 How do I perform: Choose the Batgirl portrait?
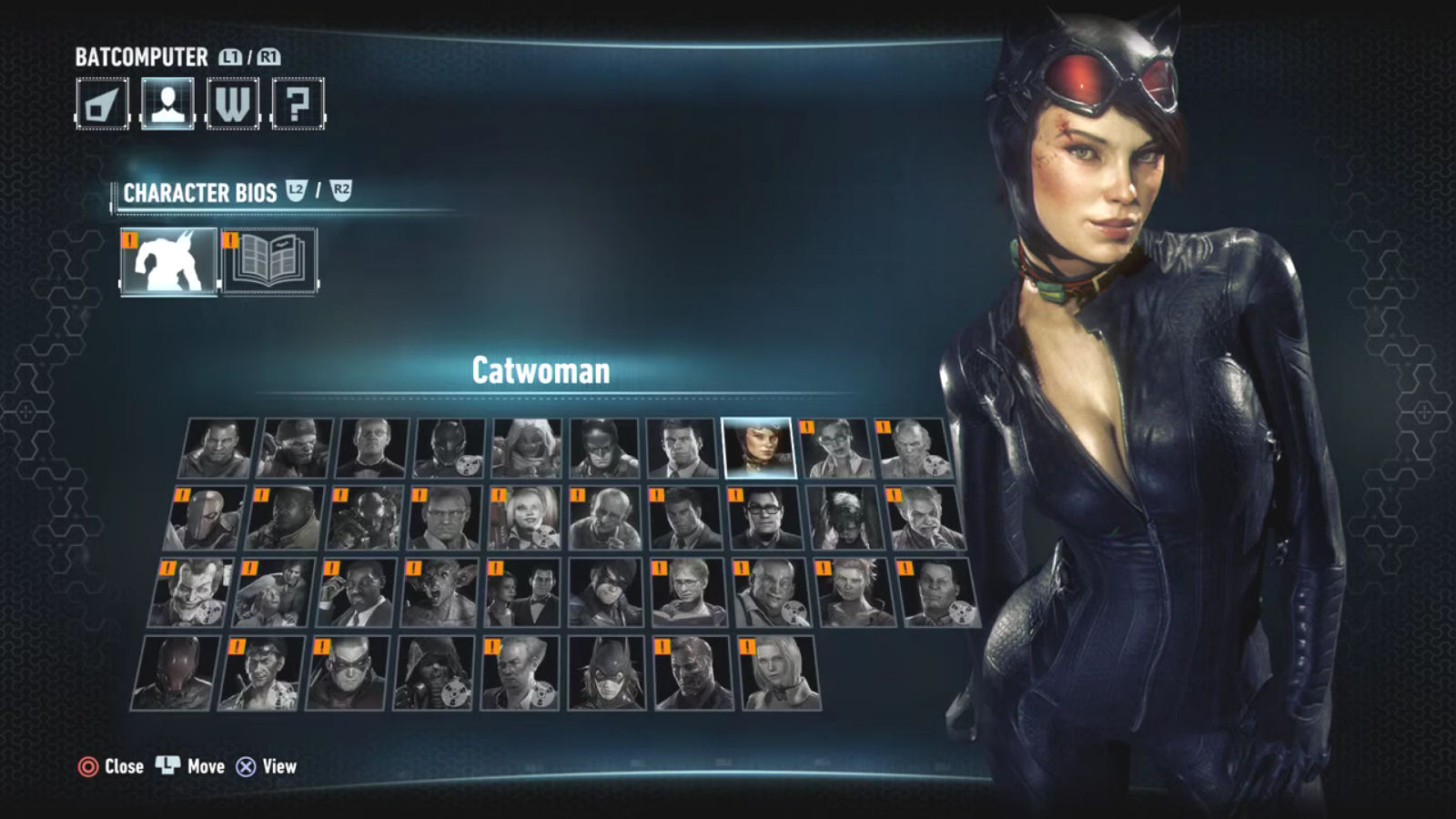606,673
